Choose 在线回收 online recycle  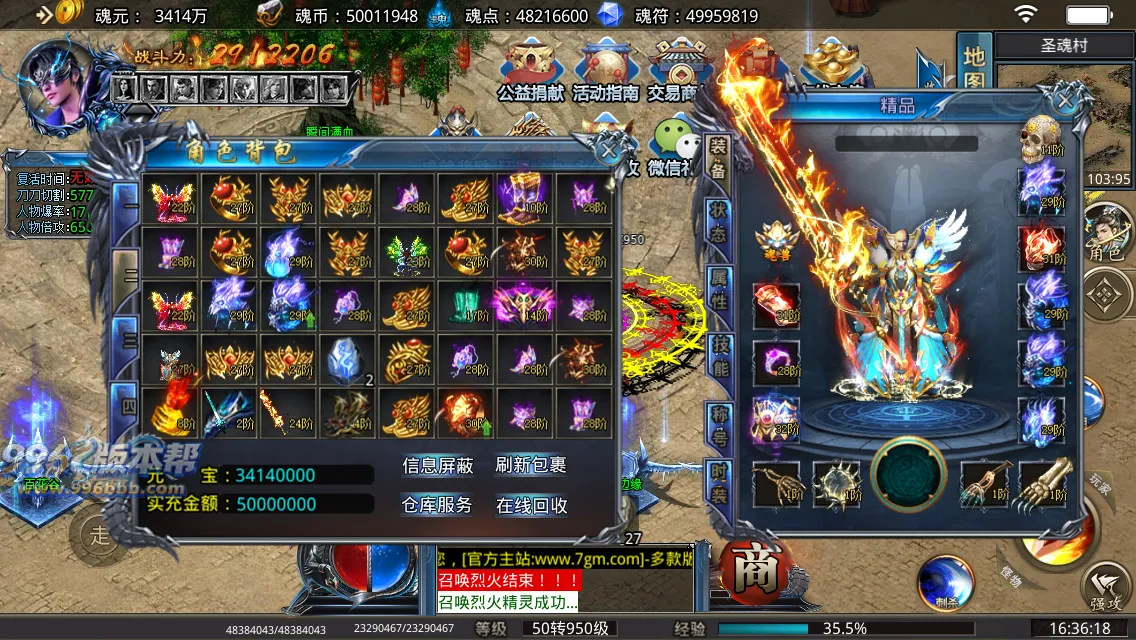click(x=531, y=505)
